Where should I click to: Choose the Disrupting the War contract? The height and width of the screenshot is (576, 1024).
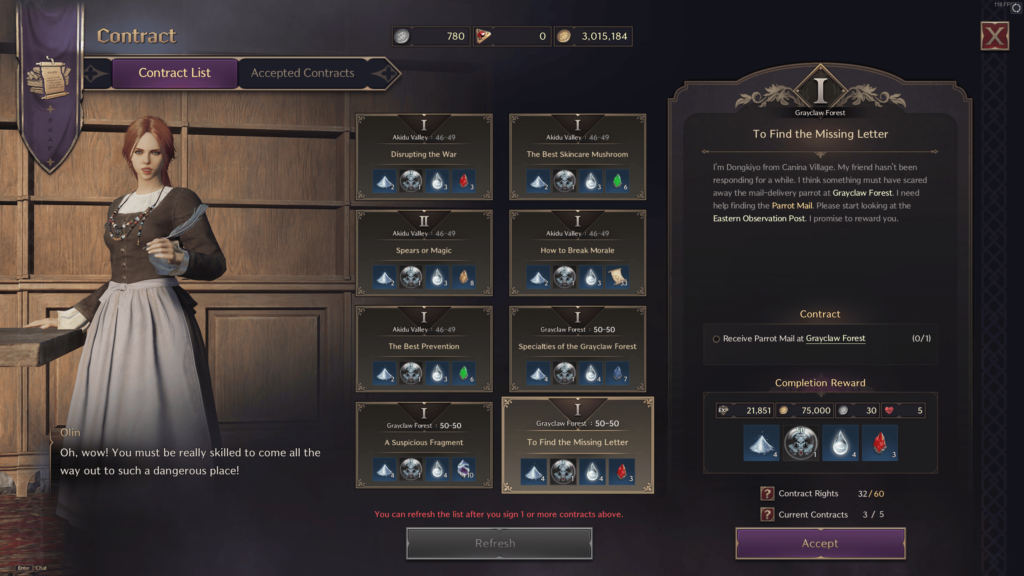424,155
